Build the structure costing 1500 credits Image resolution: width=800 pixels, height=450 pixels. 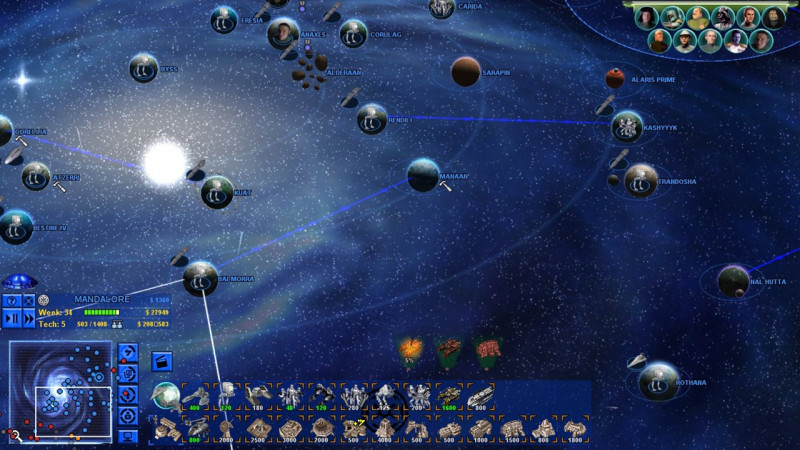click(x=513, y=430)
